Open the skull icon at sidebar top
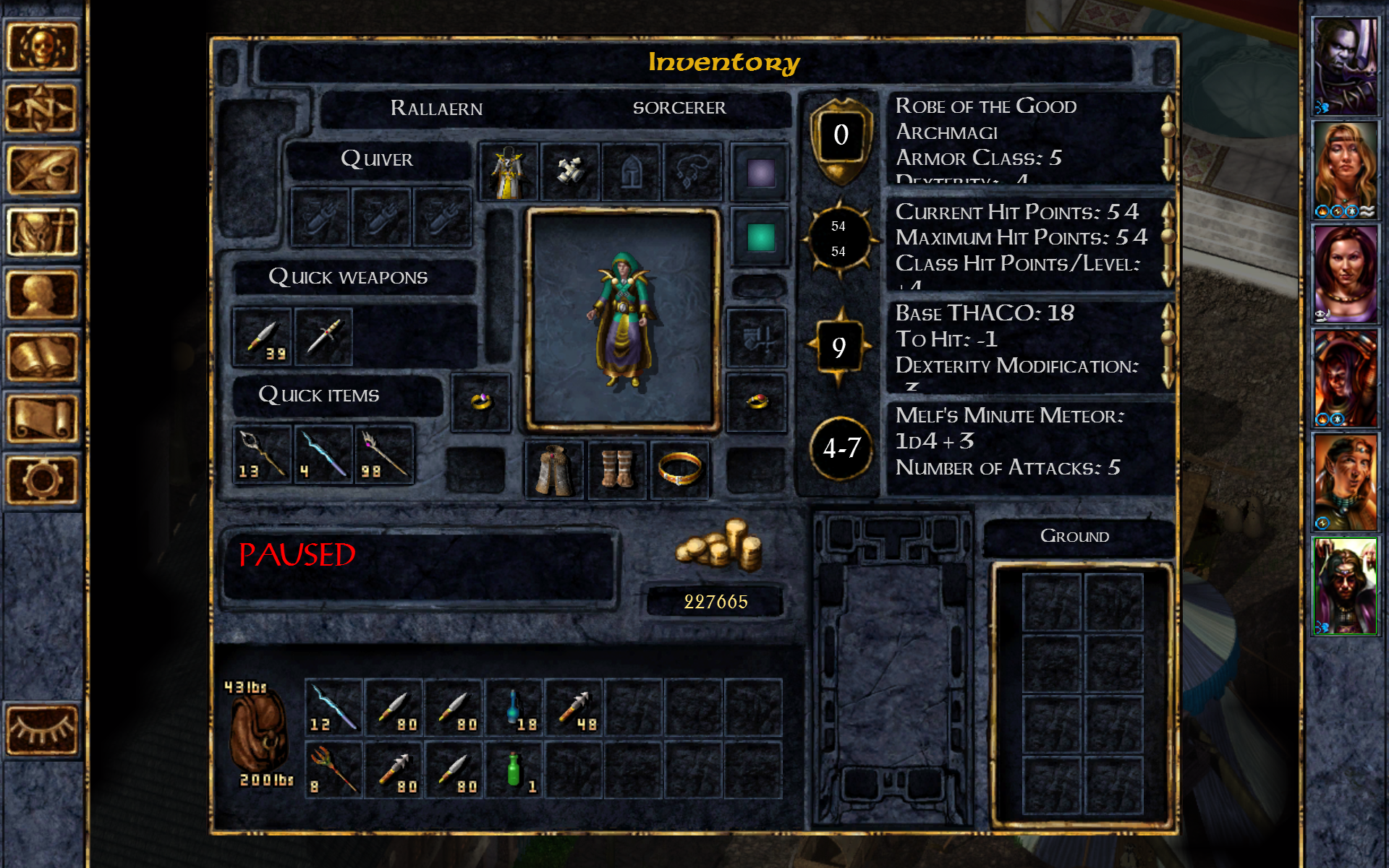 [43, 47]
